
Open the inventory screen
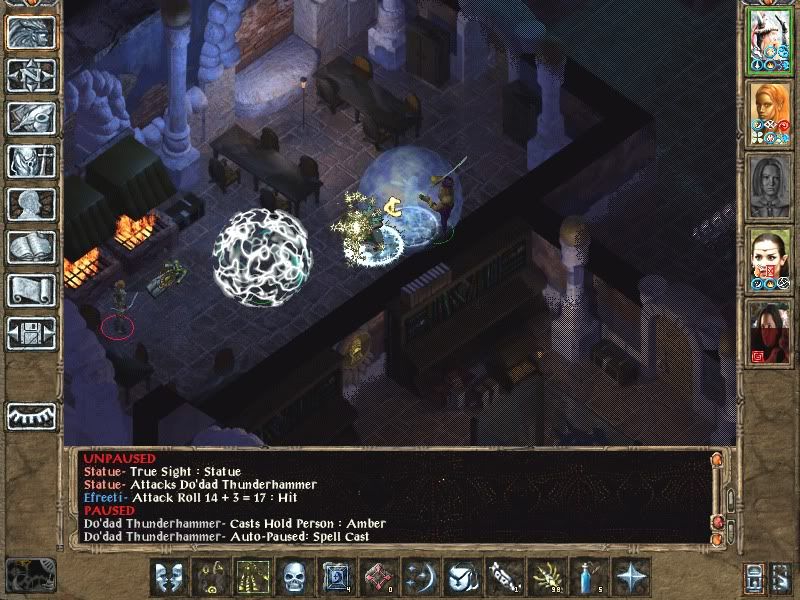click(x=31, y=161)
